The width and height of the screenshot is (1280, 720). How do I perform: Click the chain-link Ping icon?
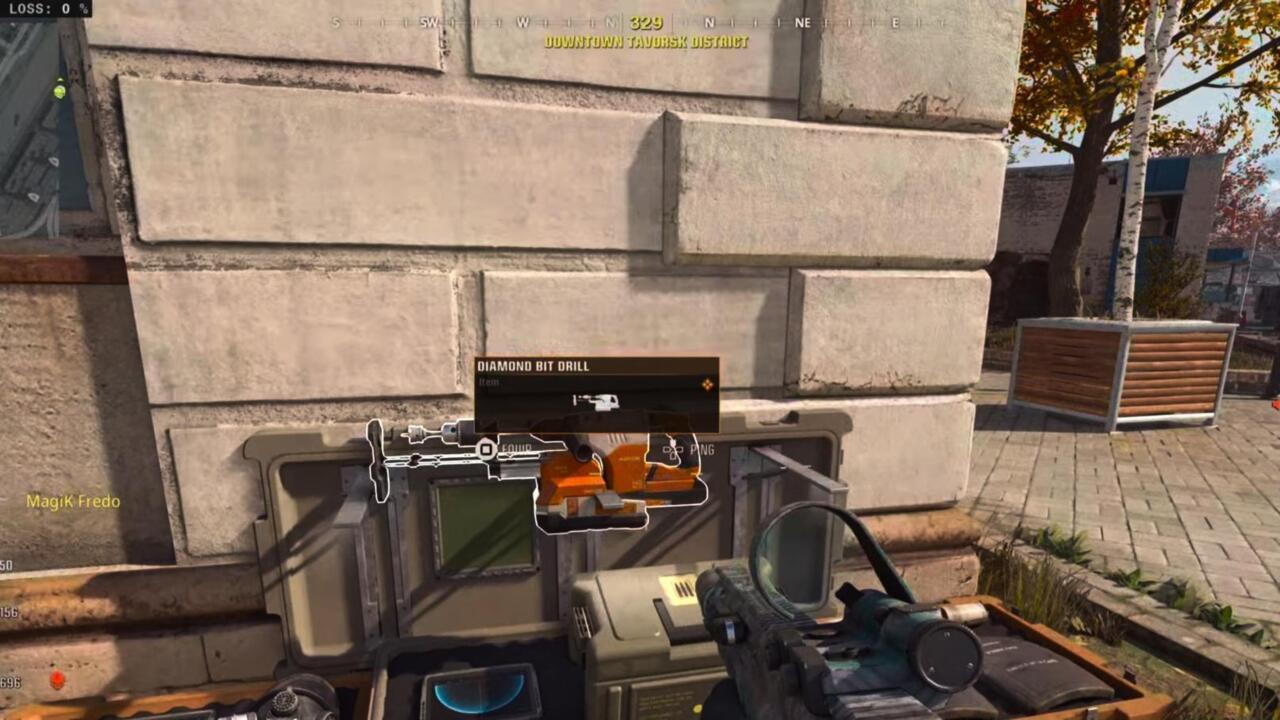click(x=673, y=450)
